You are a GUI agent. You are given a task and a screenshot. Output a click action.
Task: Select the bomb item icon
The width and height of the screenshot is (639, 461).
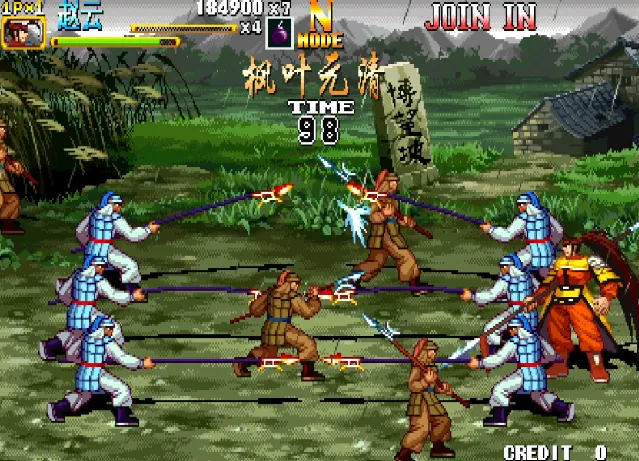click(x=279, y=33)
